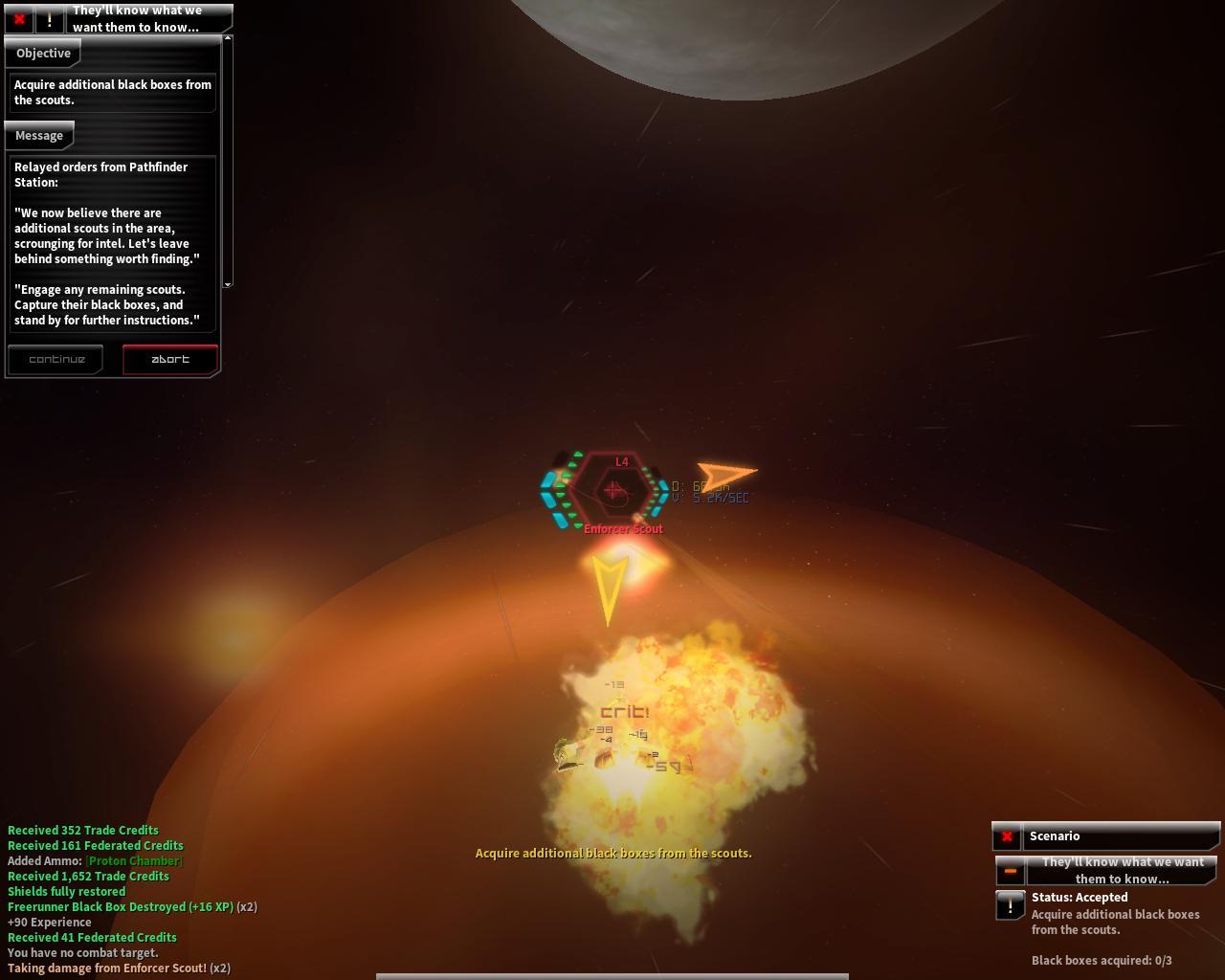
Task: Click the greyed-out continue button
Action: tap(56, 360)
